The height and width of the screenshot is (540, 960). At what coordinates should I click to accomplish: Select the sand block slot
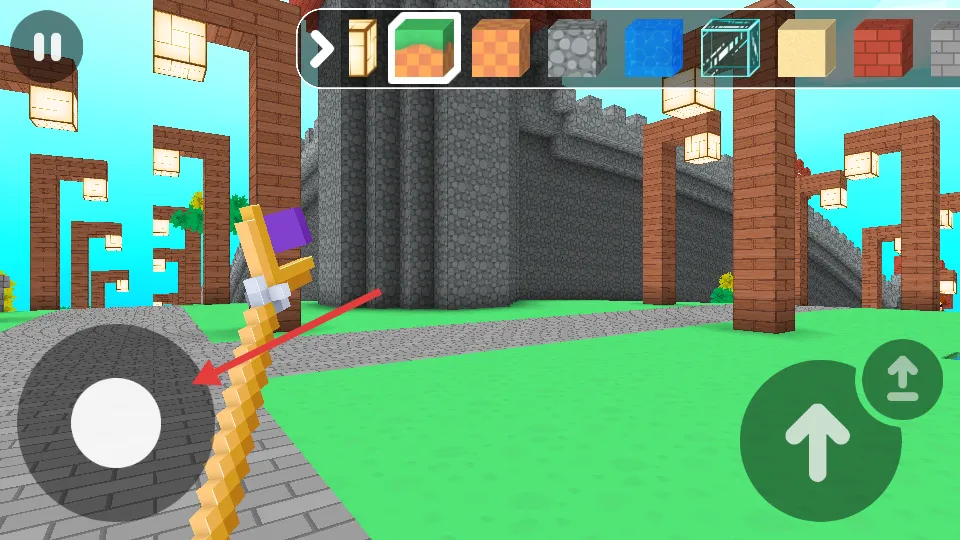[x=806, y=48]
